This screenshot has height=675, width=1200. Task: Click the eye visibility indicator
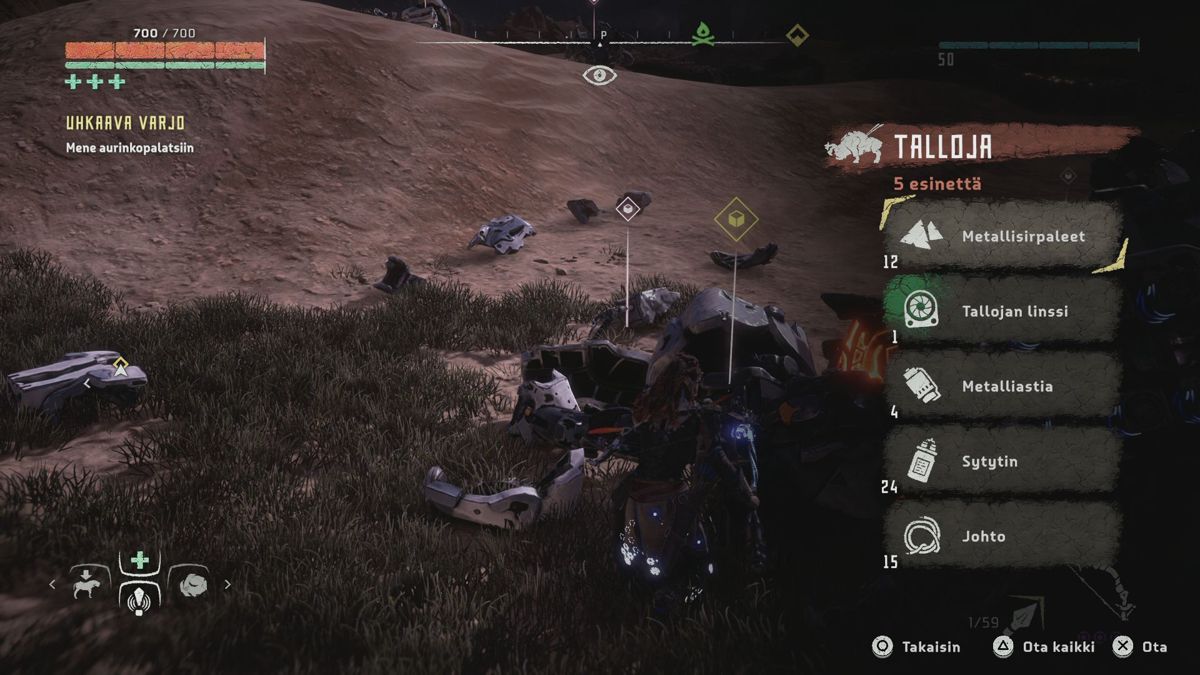(x=599, y=75)
